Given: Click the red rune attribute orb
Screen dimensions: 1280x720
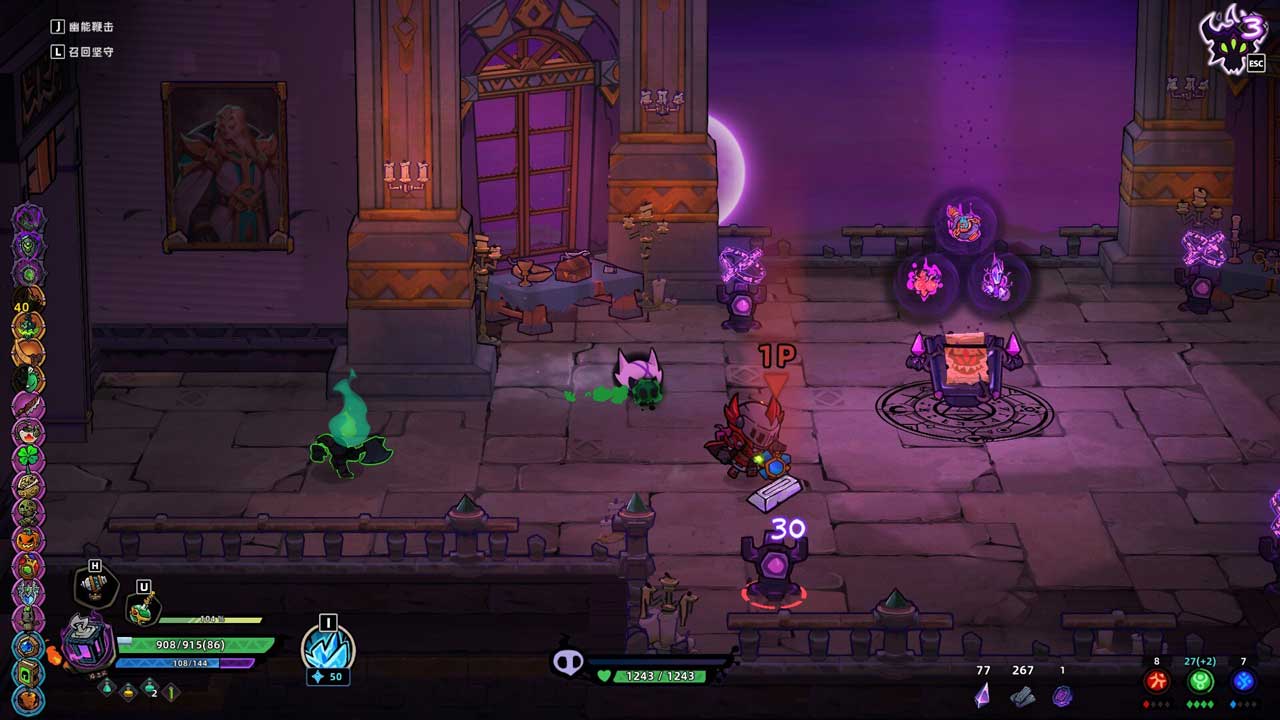Looking at the screenshot, I should pyautogui.click(x=1157, y=682).
